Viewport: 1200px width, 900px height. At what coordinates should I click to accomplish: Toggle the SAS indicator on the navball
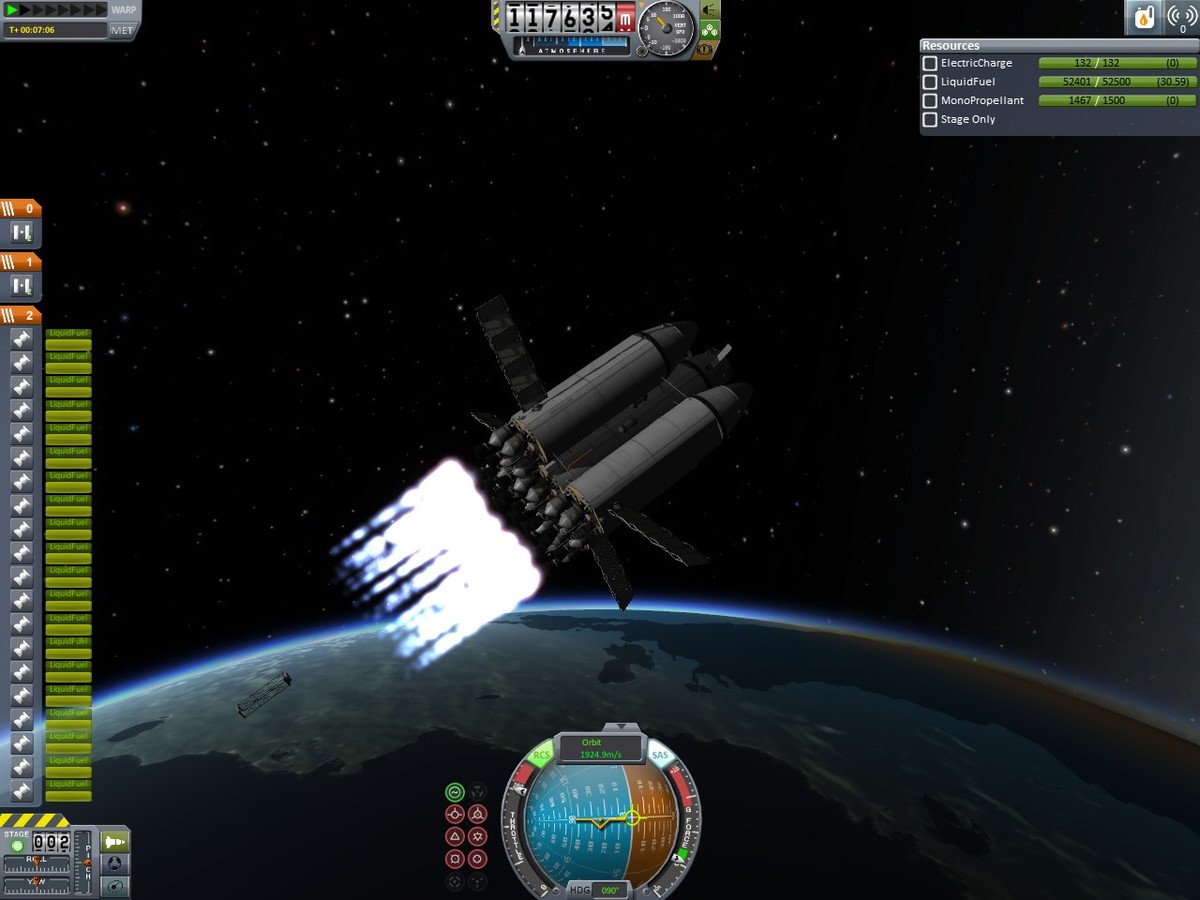coord(660,755)
